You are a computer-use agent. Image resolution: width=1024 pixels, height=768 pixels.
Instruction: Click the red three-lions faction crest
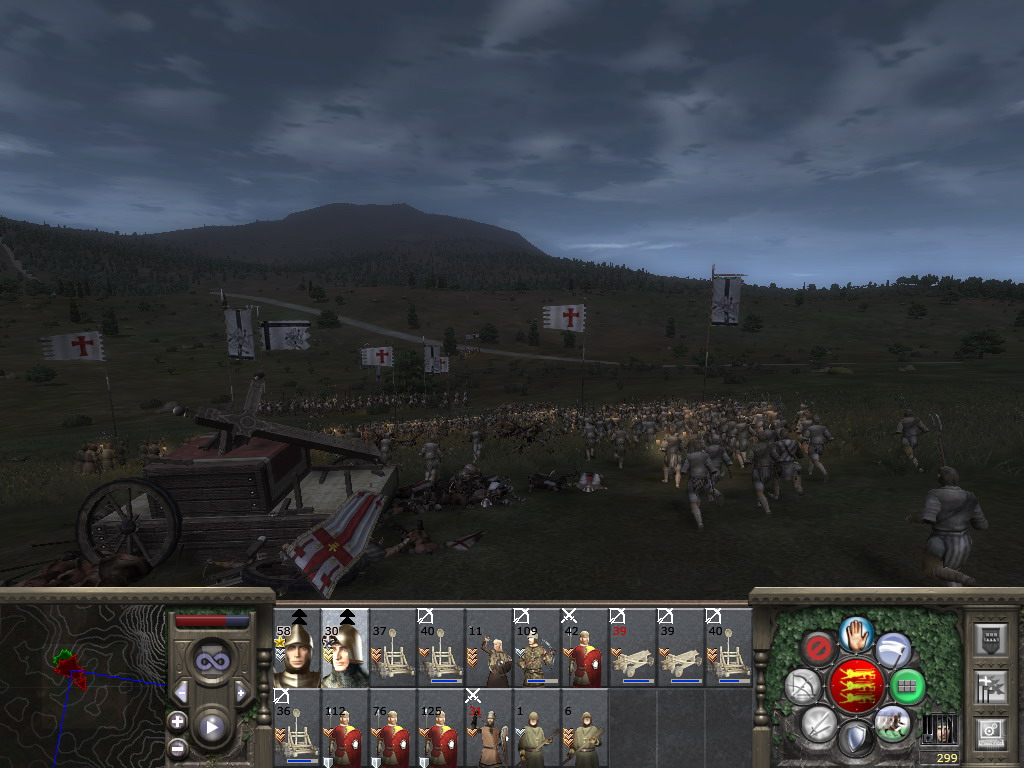(x=856, y=686)
